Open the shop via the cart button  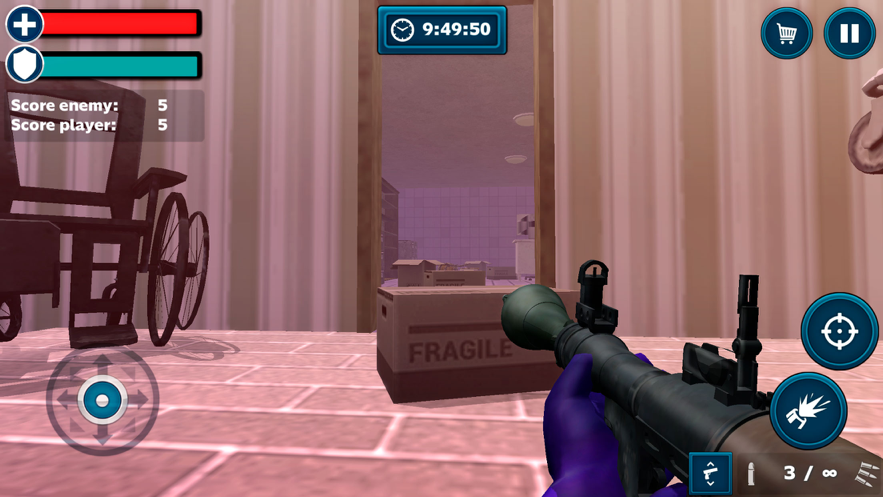pyautogui.click(x=787, y=33)
